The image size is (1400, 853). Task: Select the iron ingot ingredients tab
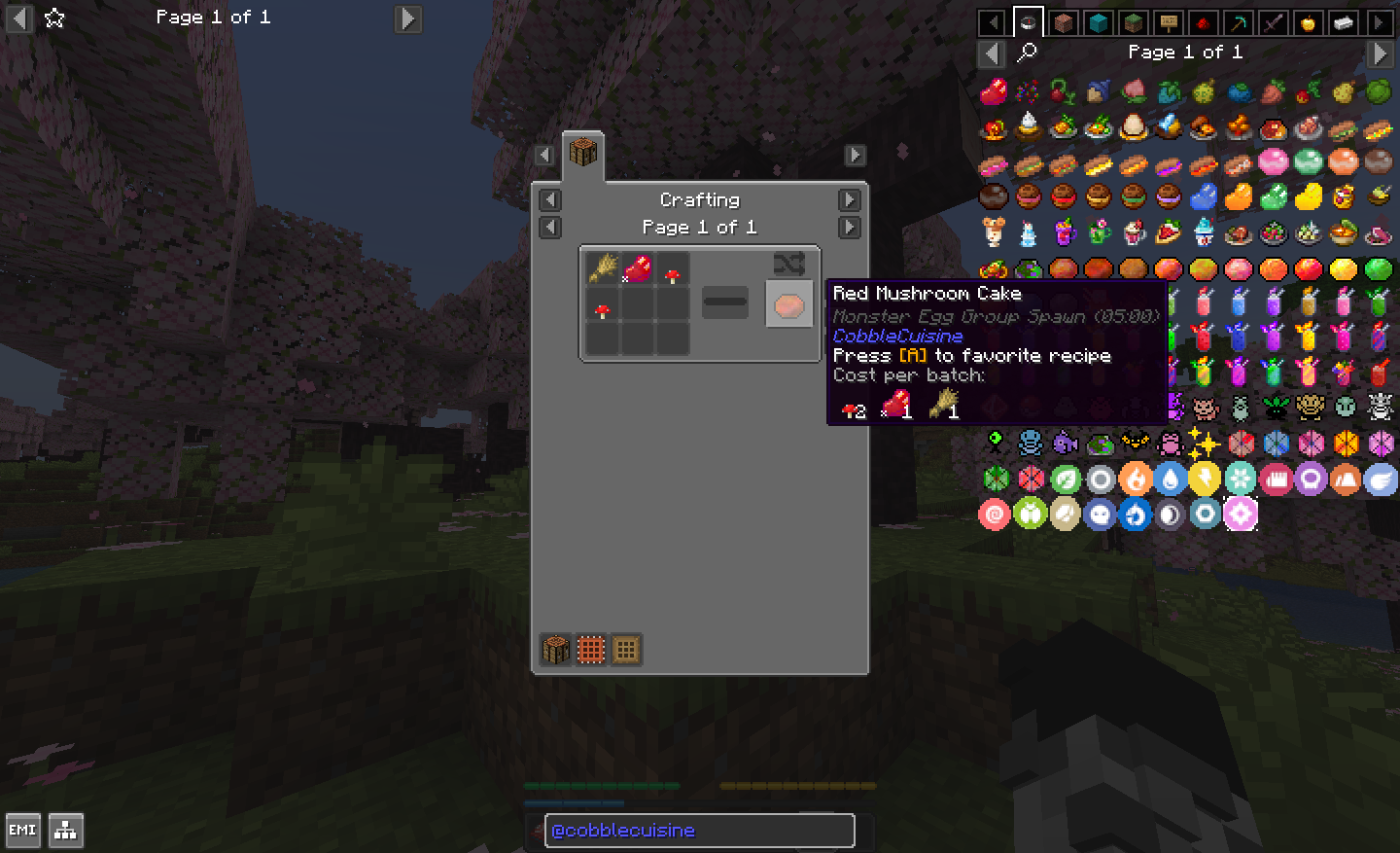pyautogui.click(x=1343, y=22)
